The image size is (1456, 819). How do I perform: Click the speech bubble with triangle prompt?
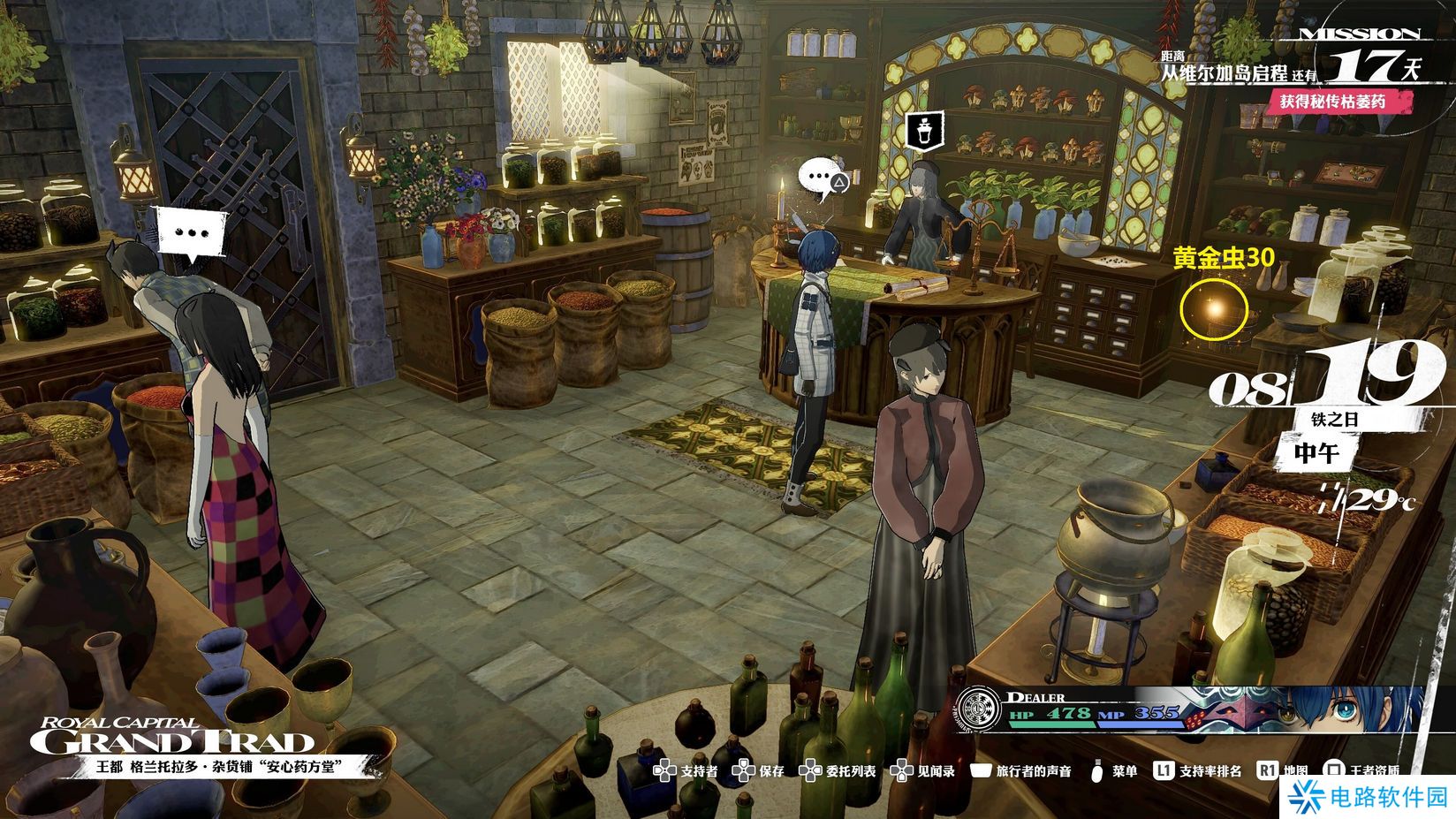[823, 179]
